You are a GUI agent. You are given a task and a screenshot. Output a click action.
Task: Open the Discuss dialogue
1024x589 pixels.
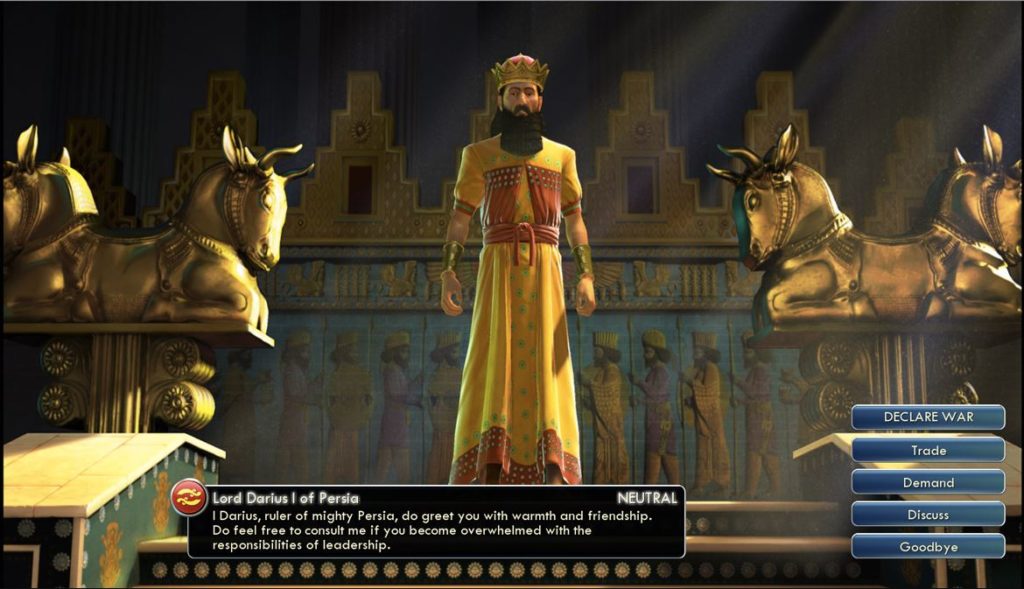point(928,514)
